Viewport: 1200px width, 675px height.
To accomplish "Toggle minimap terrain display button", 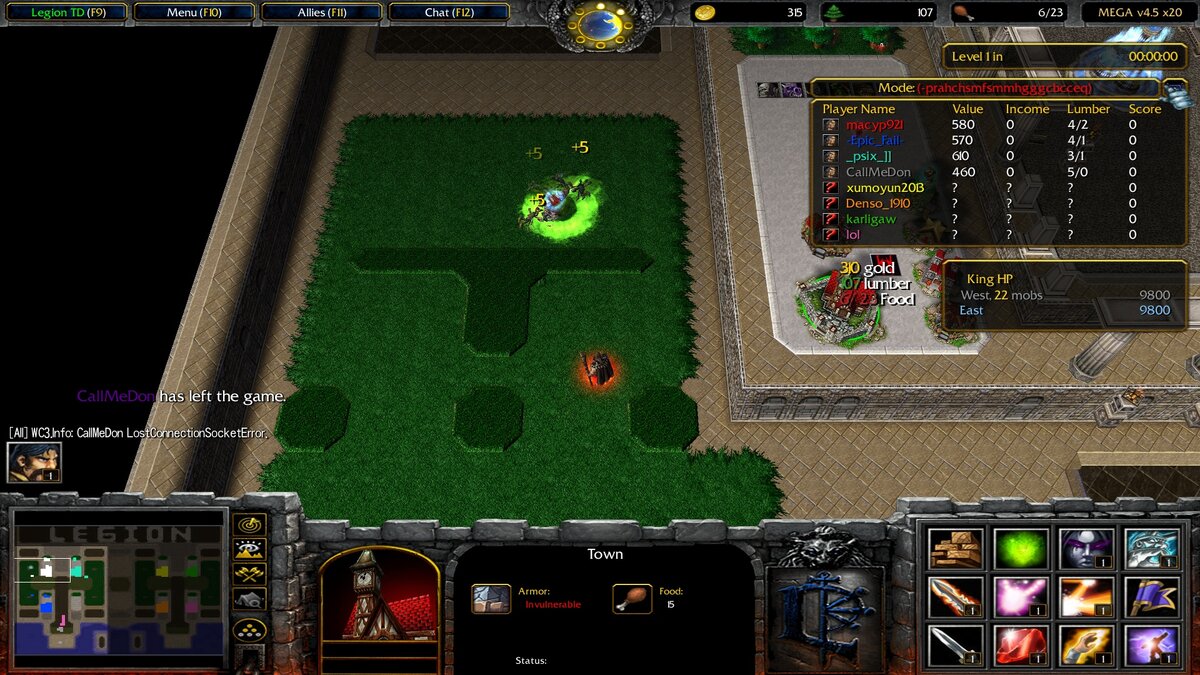I will tap(249, 549).
